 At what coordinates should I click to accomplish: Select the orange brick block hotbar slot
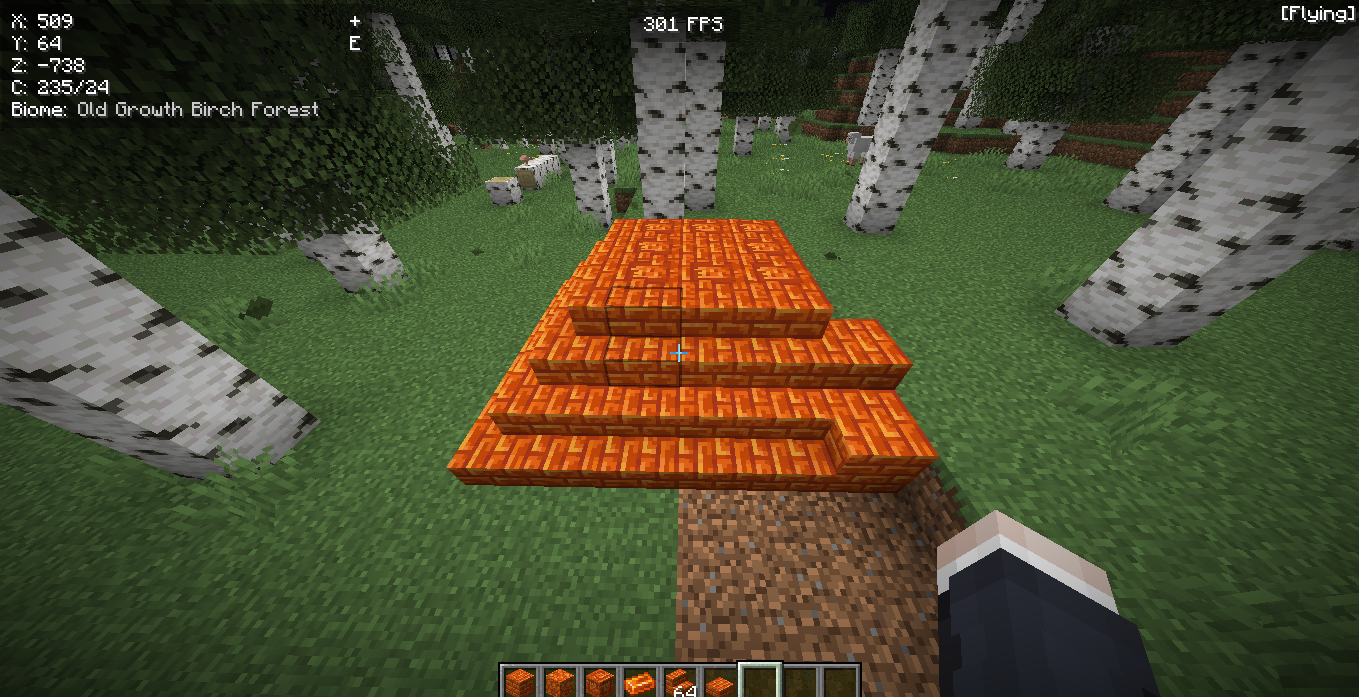pyautogui.click(x=519, y=684)
